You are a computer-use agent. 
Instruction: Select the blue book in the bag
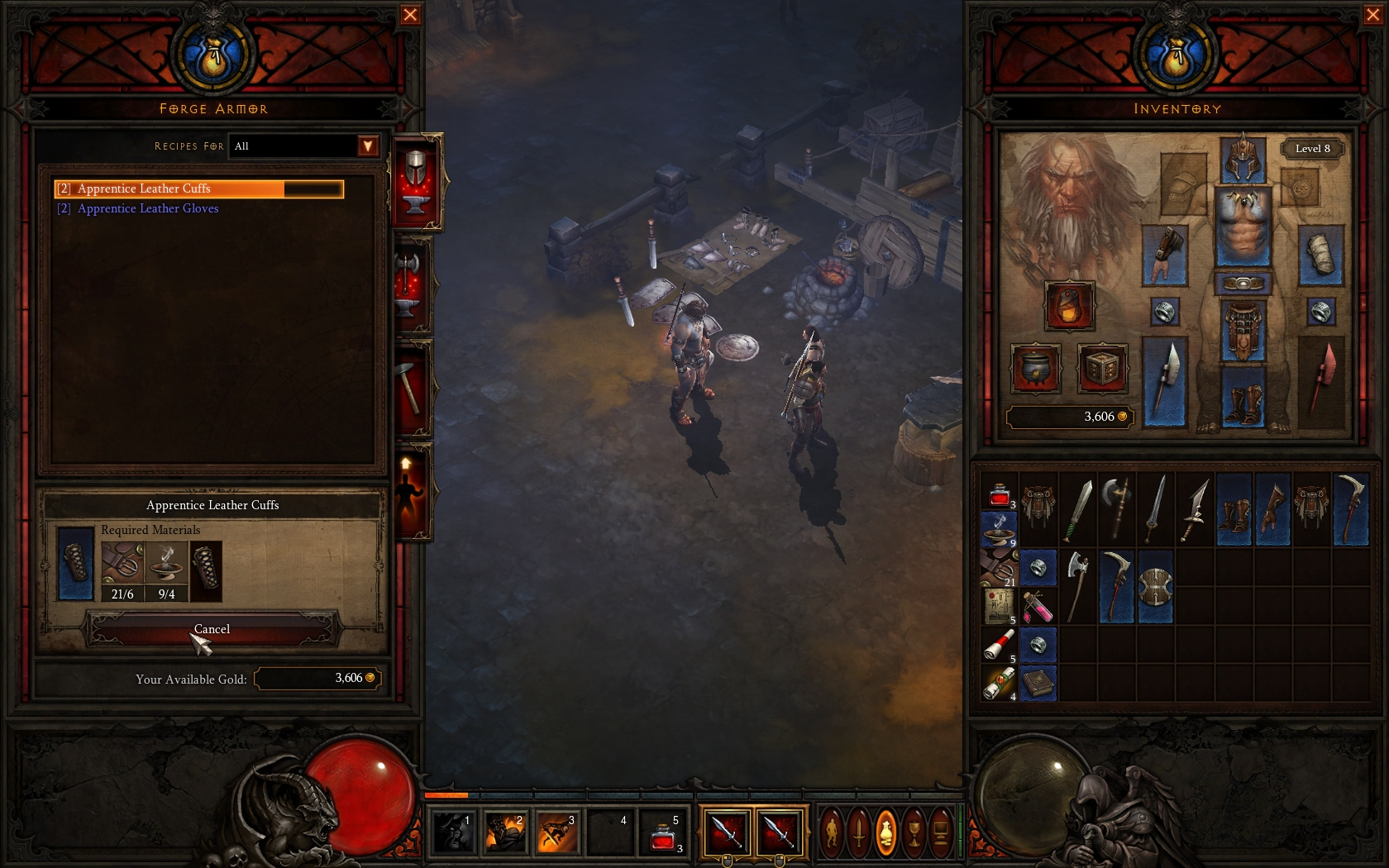coord(1038,684)
